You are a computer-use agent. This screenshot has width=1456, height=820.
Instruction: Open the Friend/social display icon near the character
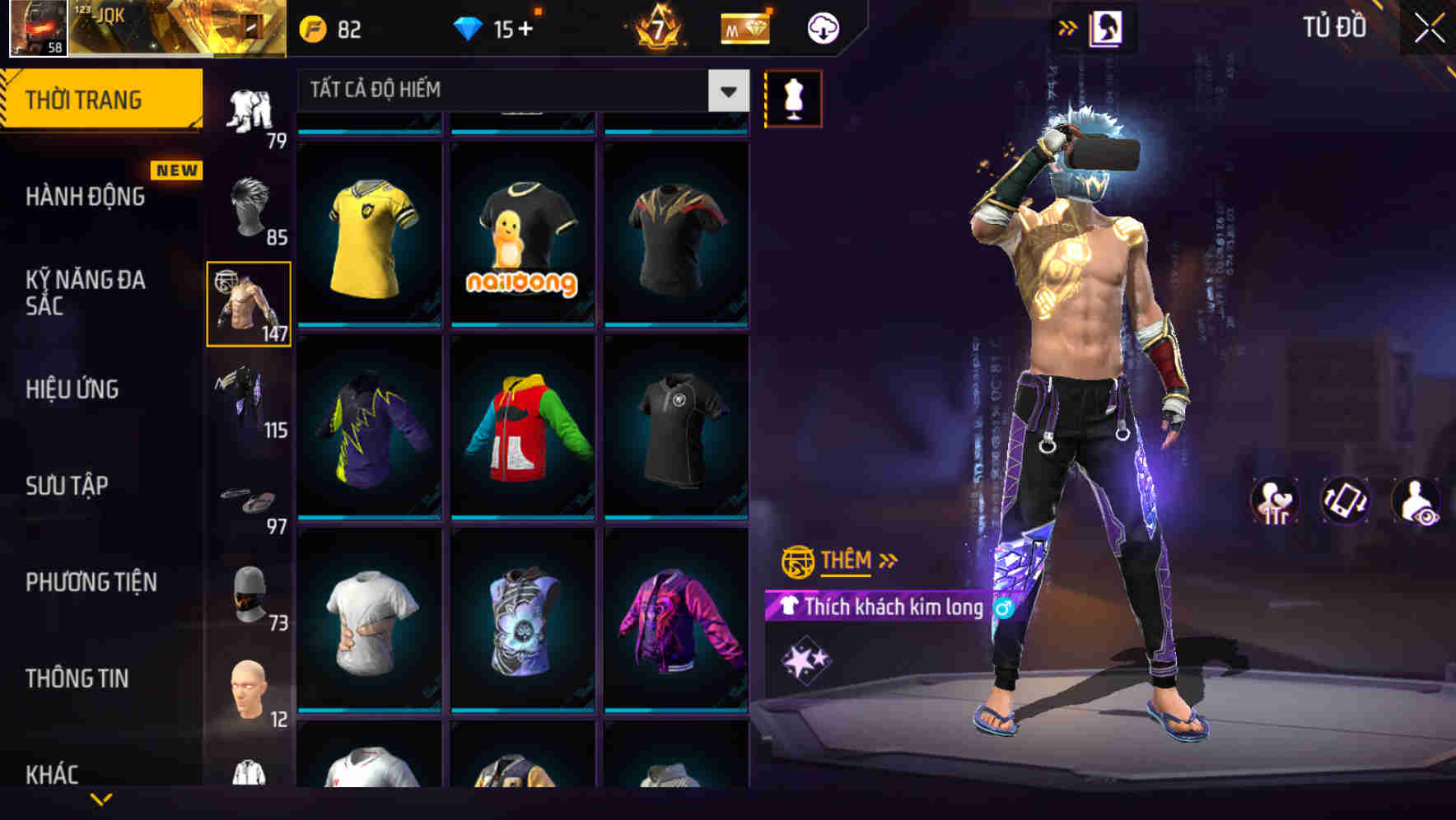tap(1276, 501)
